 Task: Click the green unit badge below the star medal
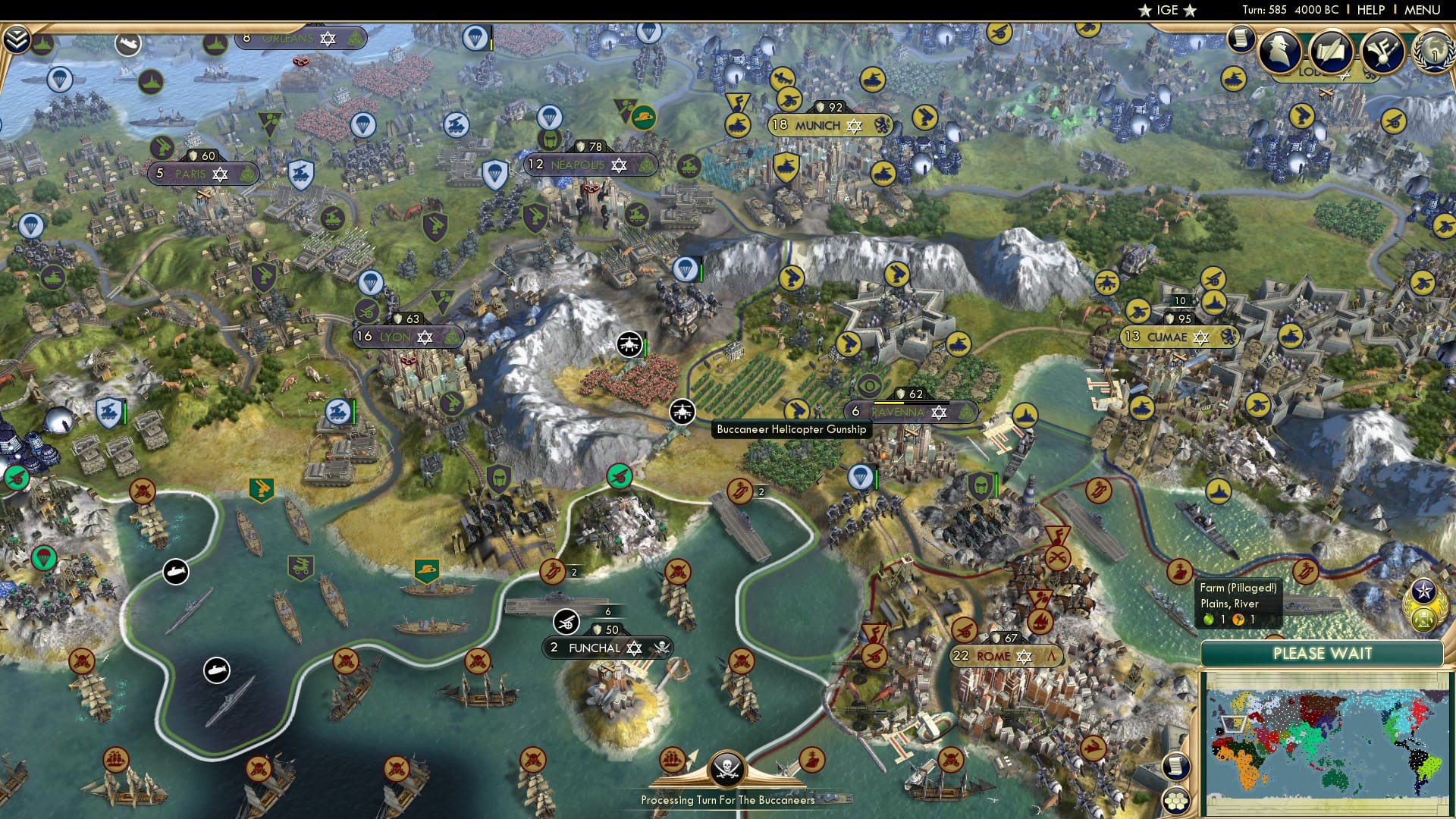click(x=1424, y=618)
